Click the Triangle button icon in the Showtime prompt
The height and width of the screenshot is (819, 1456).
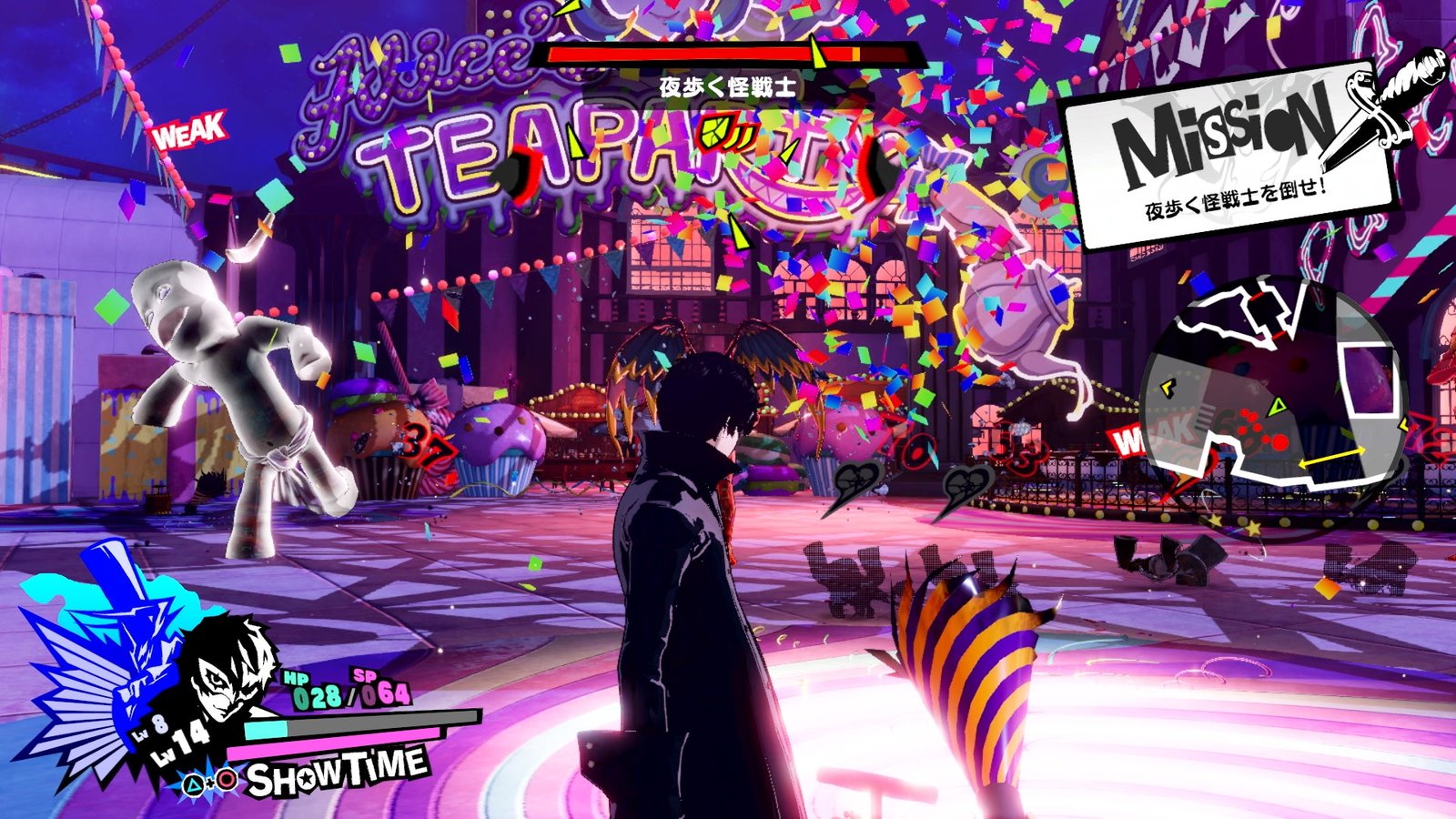[191, 783]
